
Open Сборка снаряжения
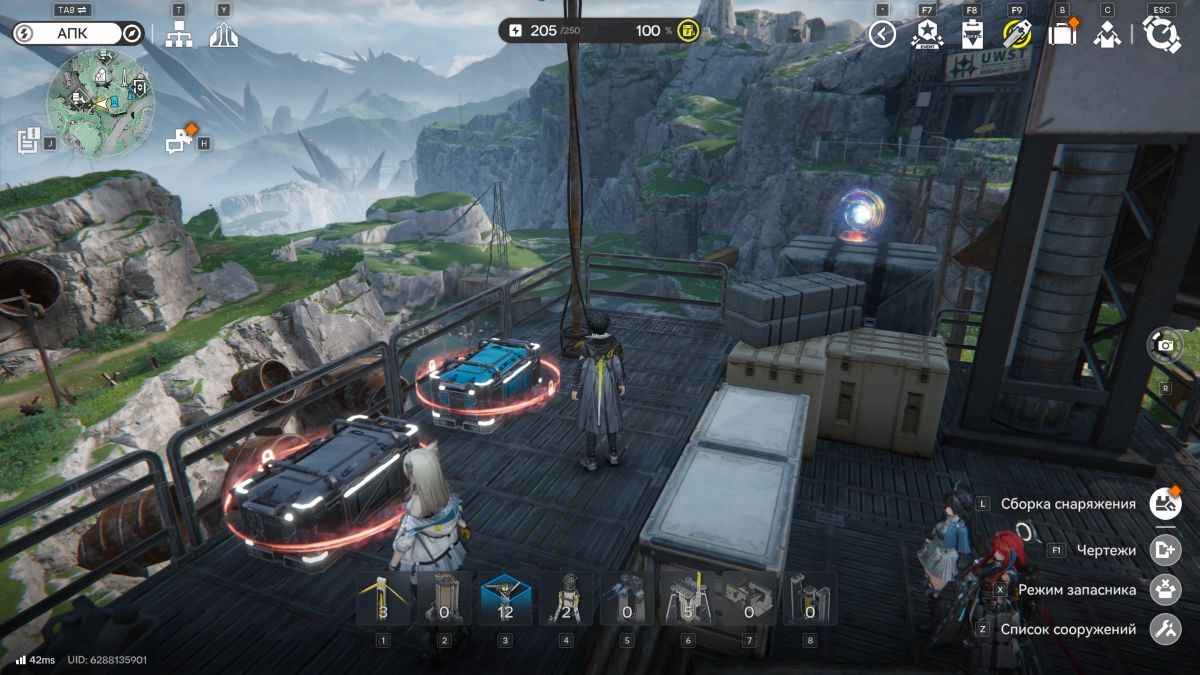click(1165, 504)
